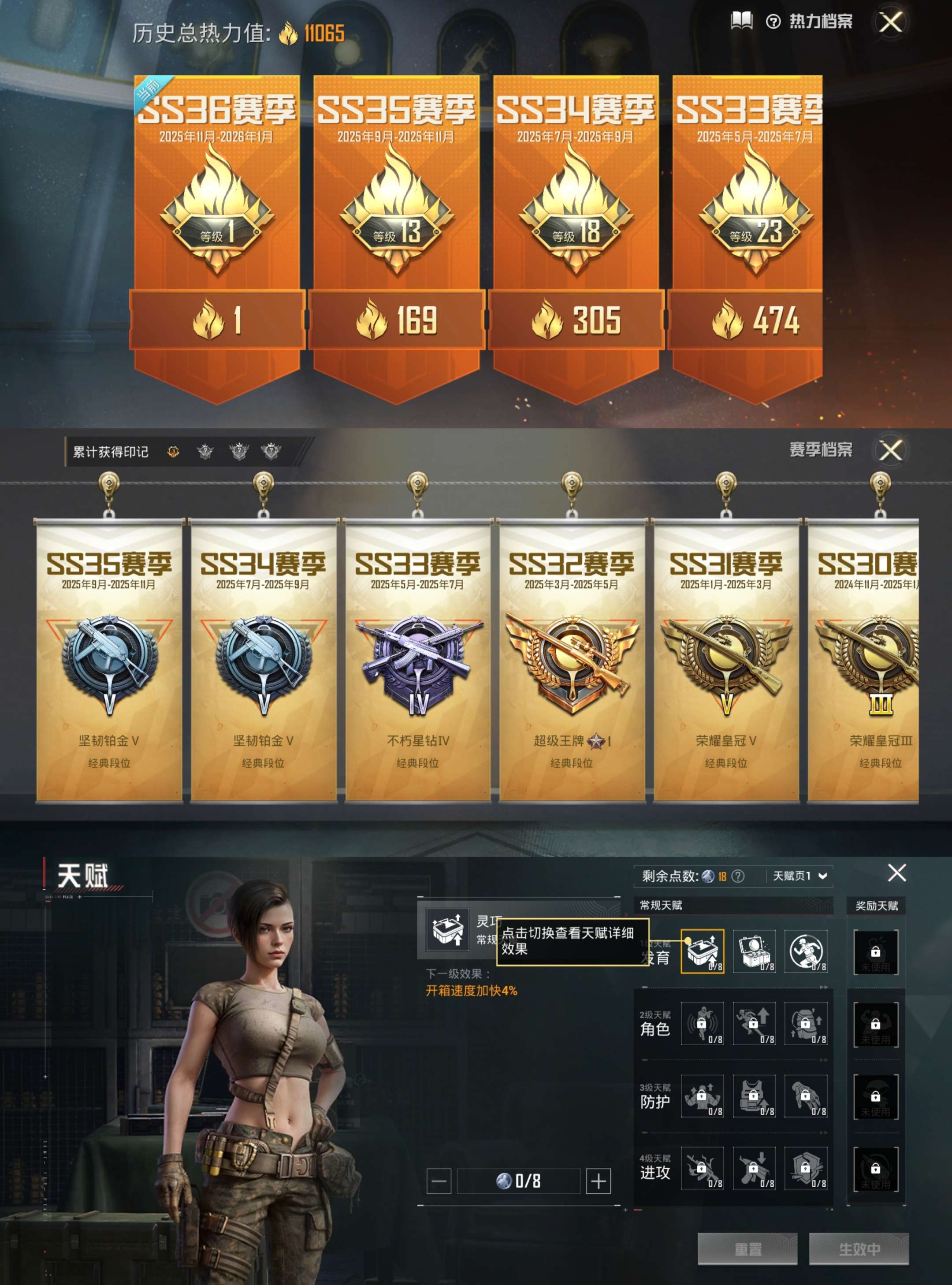The height and width of the screenshot is (1285, 952).
Task: View the SS32 超级王牌 season banner
Action: click(571, 660)
